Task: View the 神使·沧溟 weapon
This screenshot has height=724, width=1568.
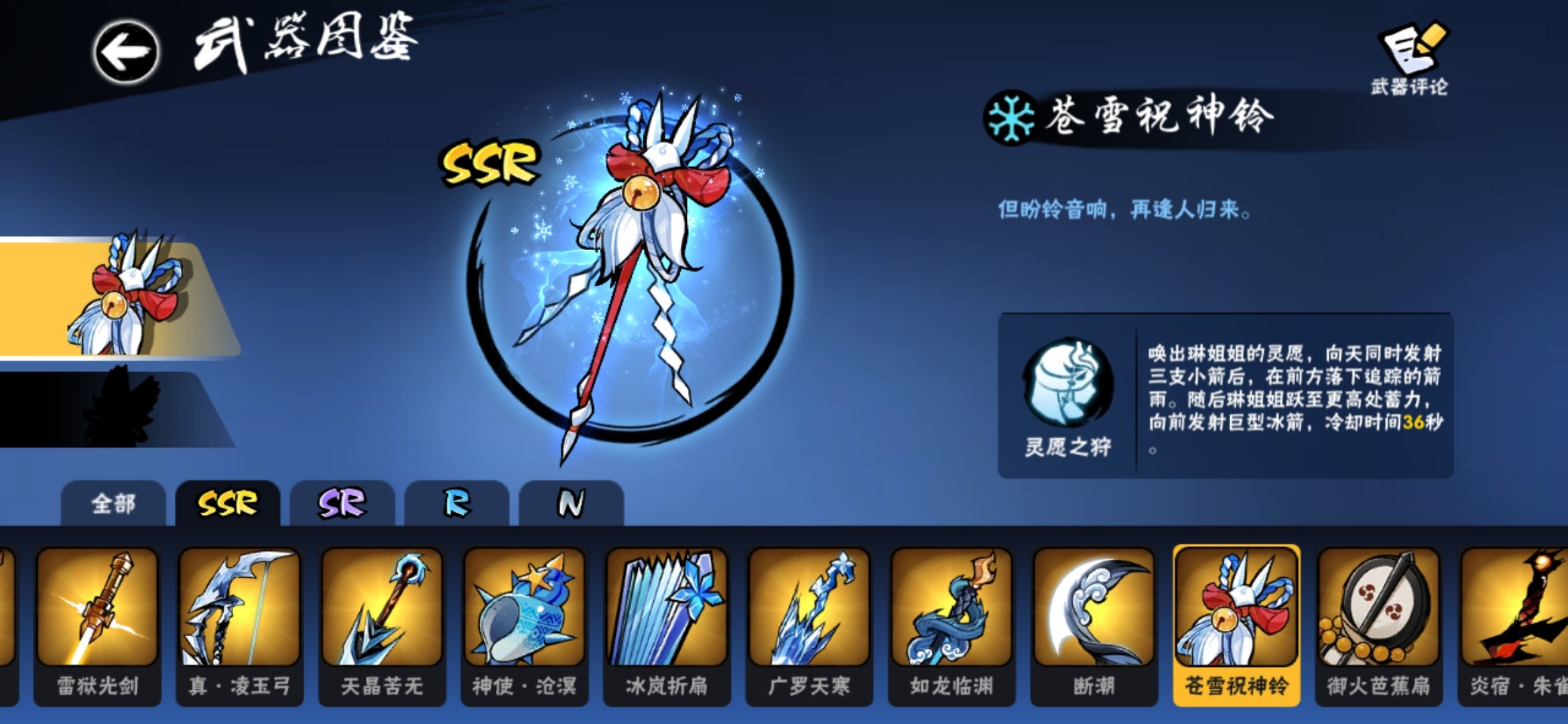Action: [x=525, y=623]
